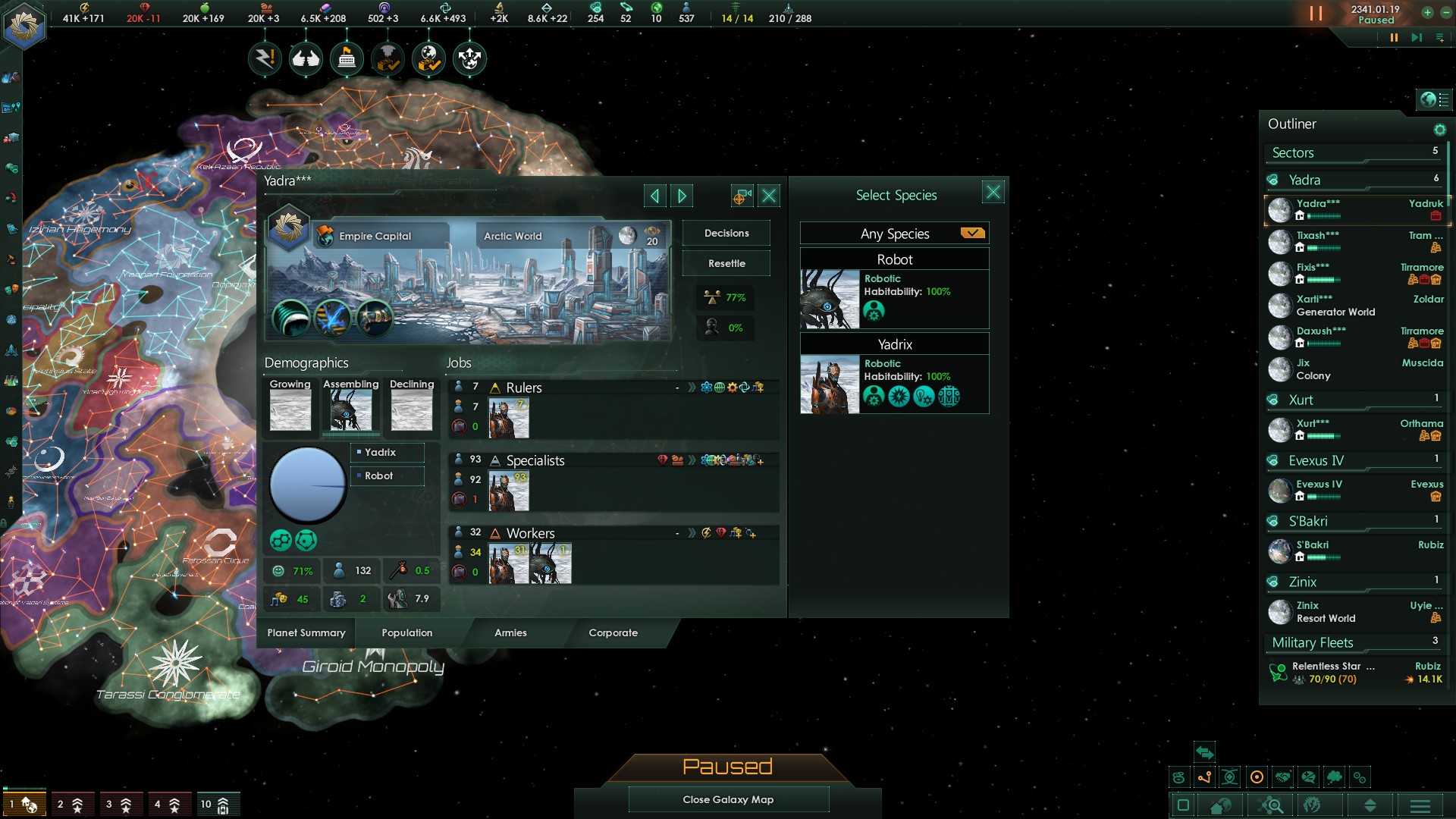
Task: Toggle the Any Species option
Action: pos(972,234)
